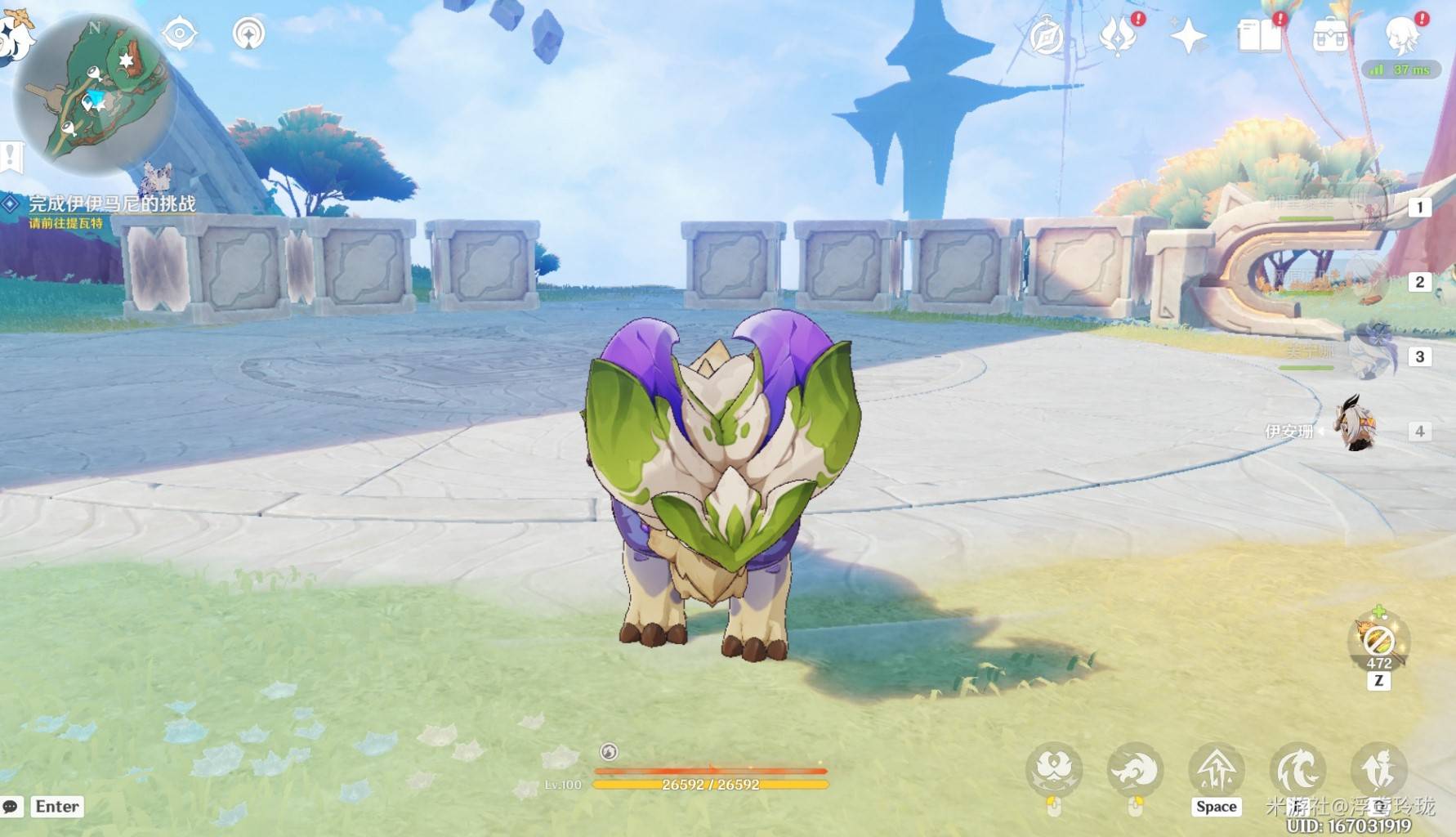Open the adventurer handbook book icon
The height and width of the screenshot is (837, 1456).
(1259, 36)
